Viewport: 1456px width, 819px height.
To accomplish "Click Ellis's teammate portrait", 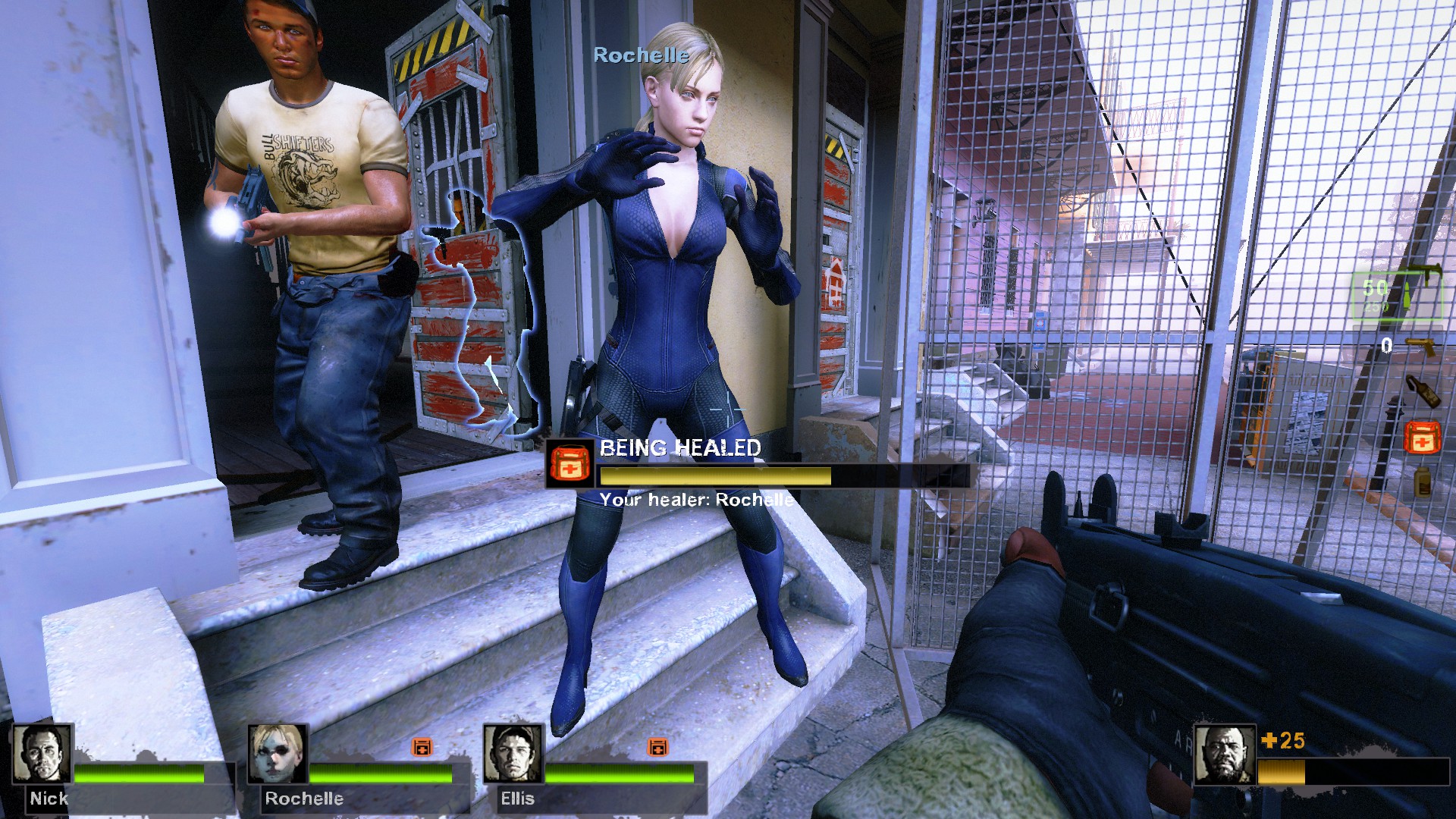I will click(x=513, y=753).
